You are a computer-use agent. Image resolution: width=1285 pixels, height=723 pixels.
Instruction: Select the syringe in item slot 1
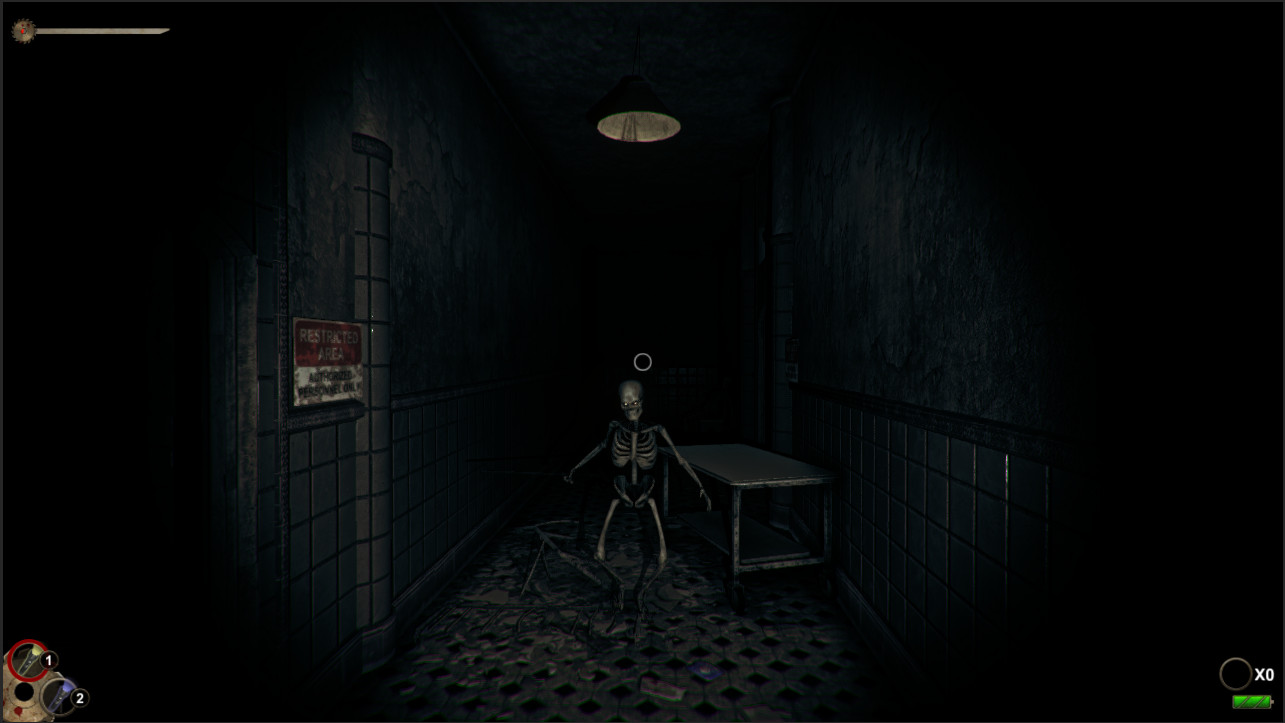pyautogui.click(x=27, y=661)
